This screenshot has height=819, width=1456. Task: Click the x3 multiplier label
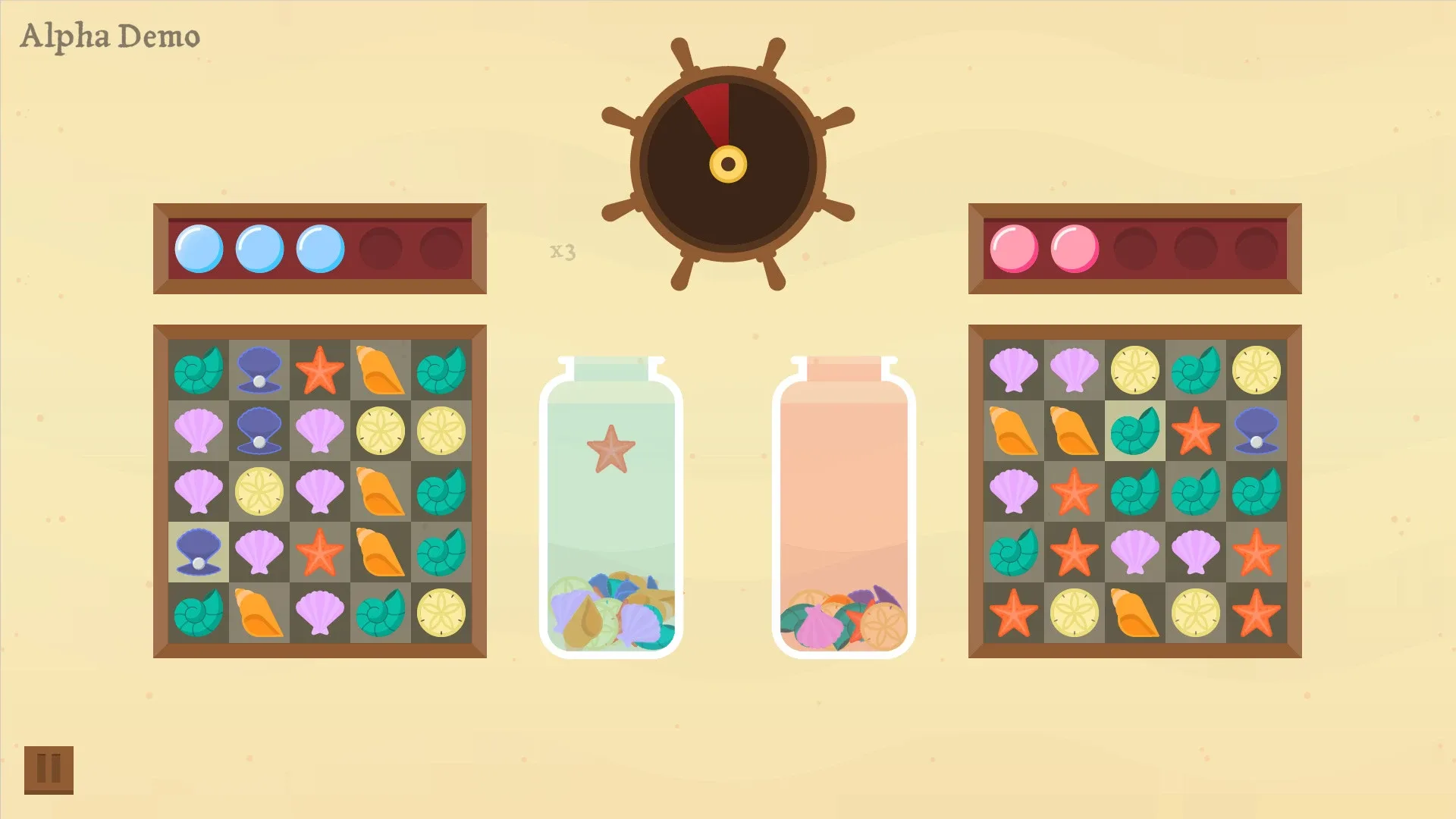pyautogui.click(x=561, y=252)
